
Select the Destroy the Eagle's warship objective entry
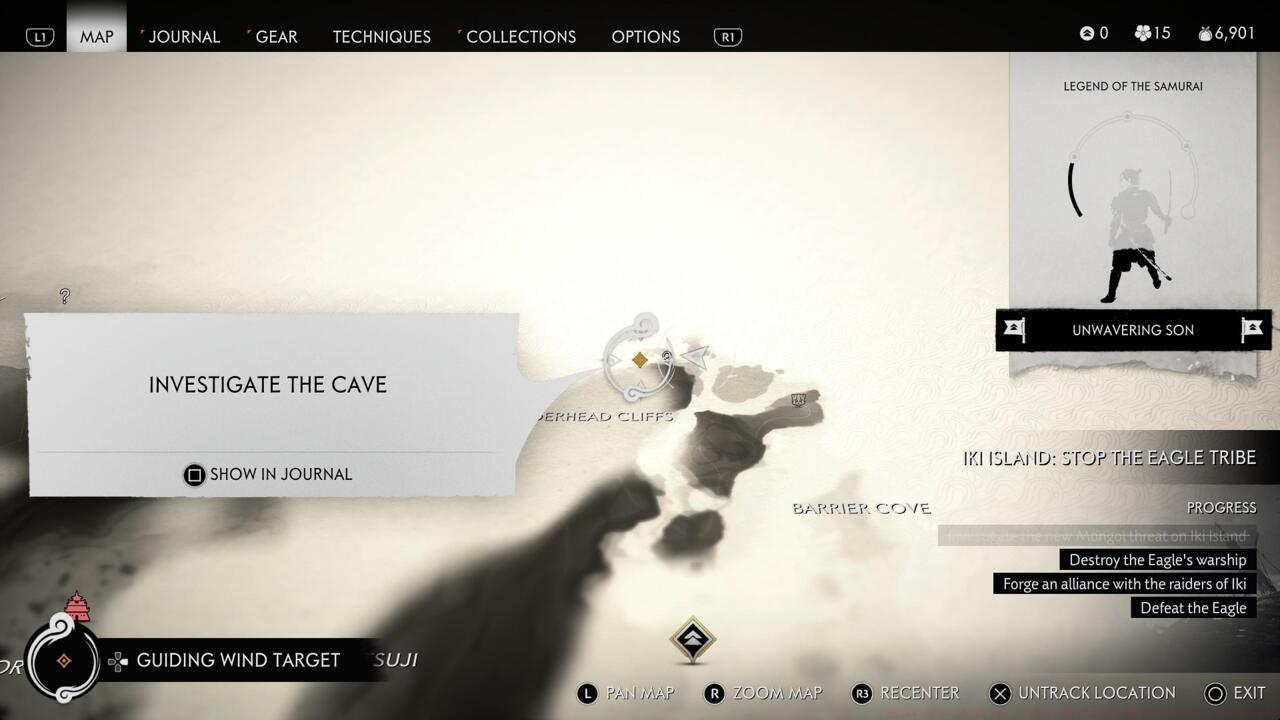point(1159,559)
